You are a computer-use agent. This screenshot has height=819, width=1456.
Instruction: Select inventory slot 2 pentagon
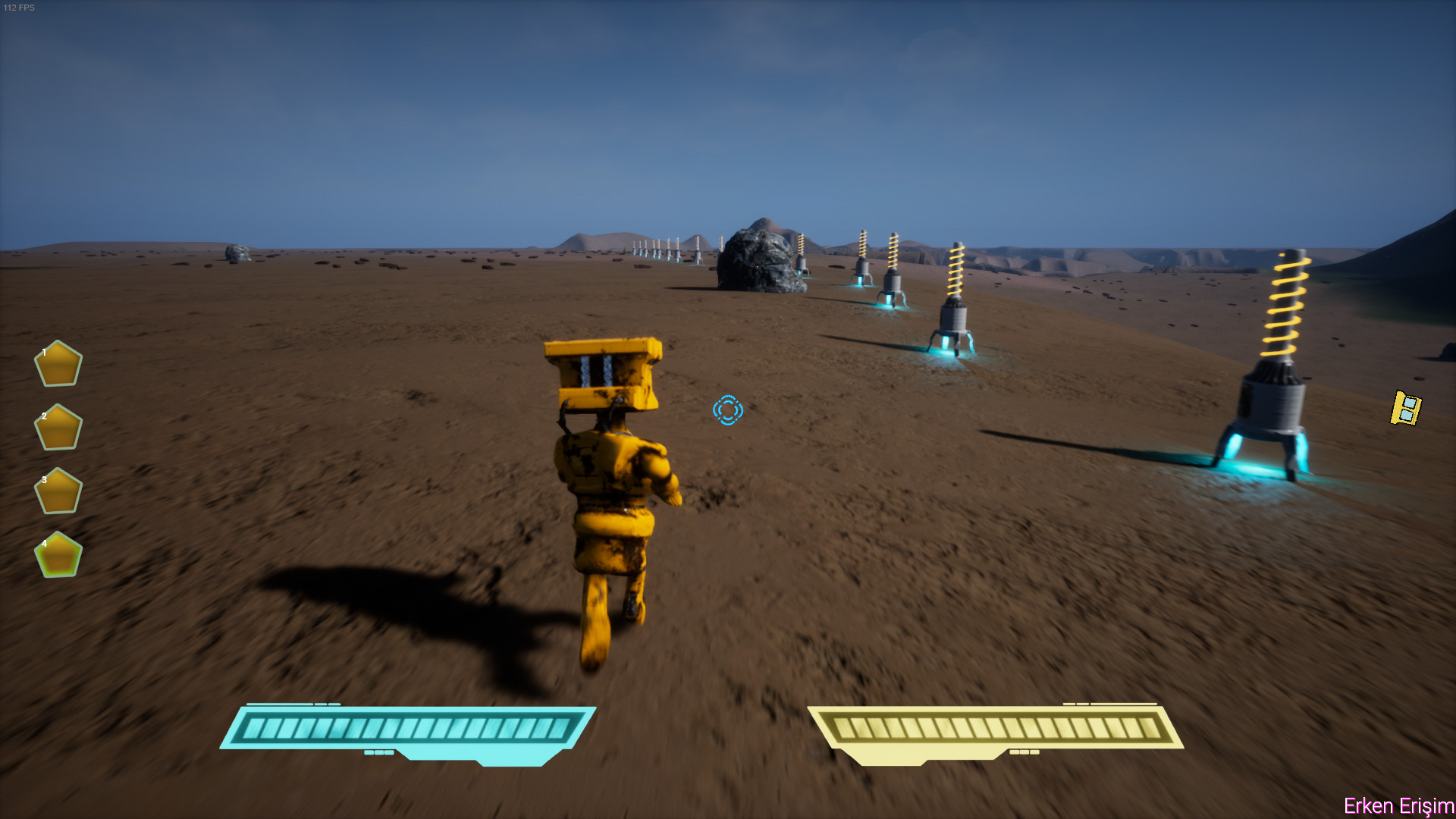coord(58,426)
